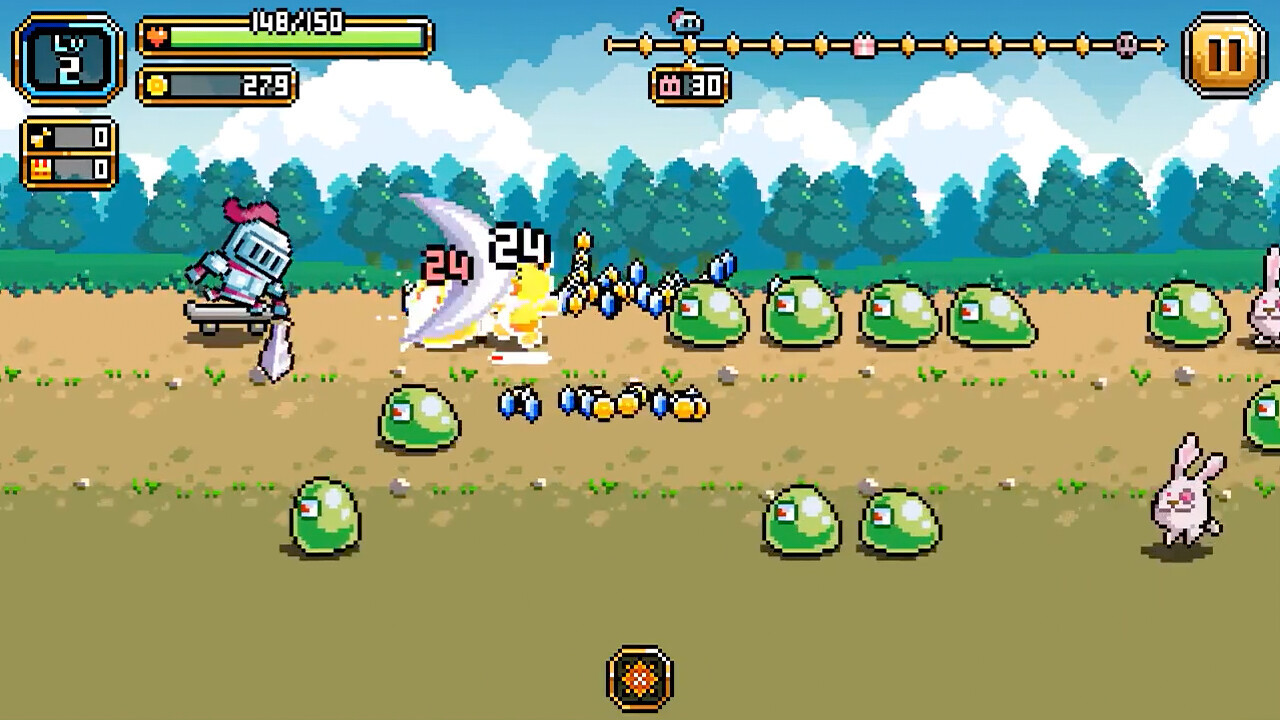This screenshot has width=1280, height=720.
Task: Click the gift box checkpoint on the progress track
Action: click(x=864, y=44)
